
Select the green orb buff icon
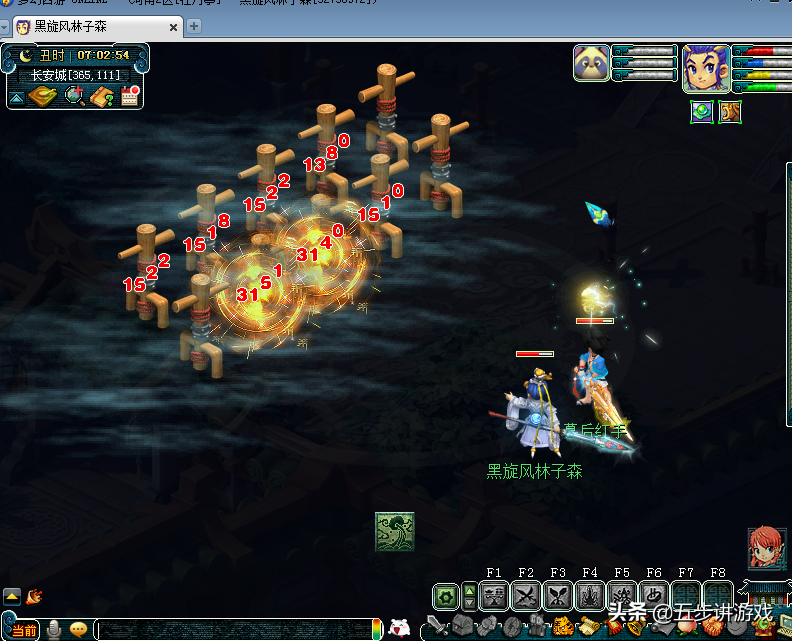[x=702, y=111]
